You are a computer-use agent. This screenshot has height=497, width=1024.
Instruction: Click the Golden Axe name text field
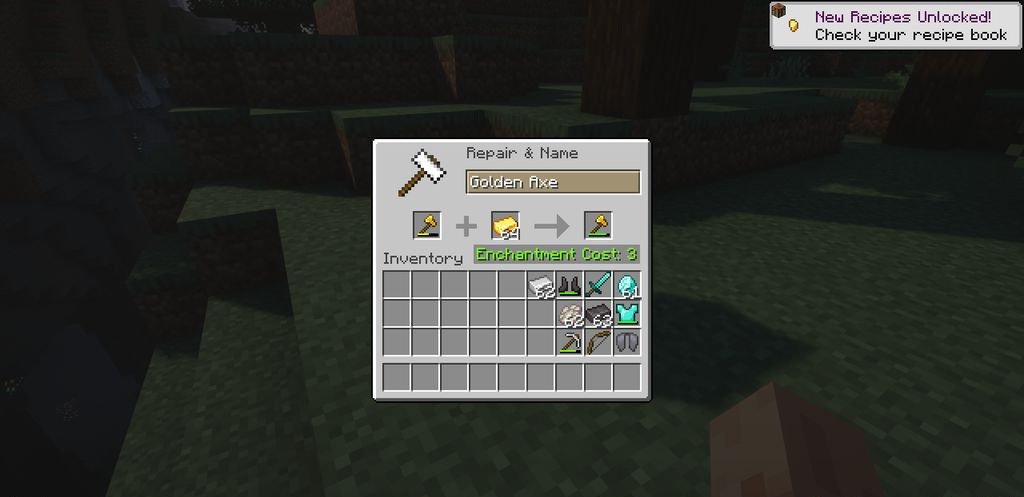click(552, 182)
